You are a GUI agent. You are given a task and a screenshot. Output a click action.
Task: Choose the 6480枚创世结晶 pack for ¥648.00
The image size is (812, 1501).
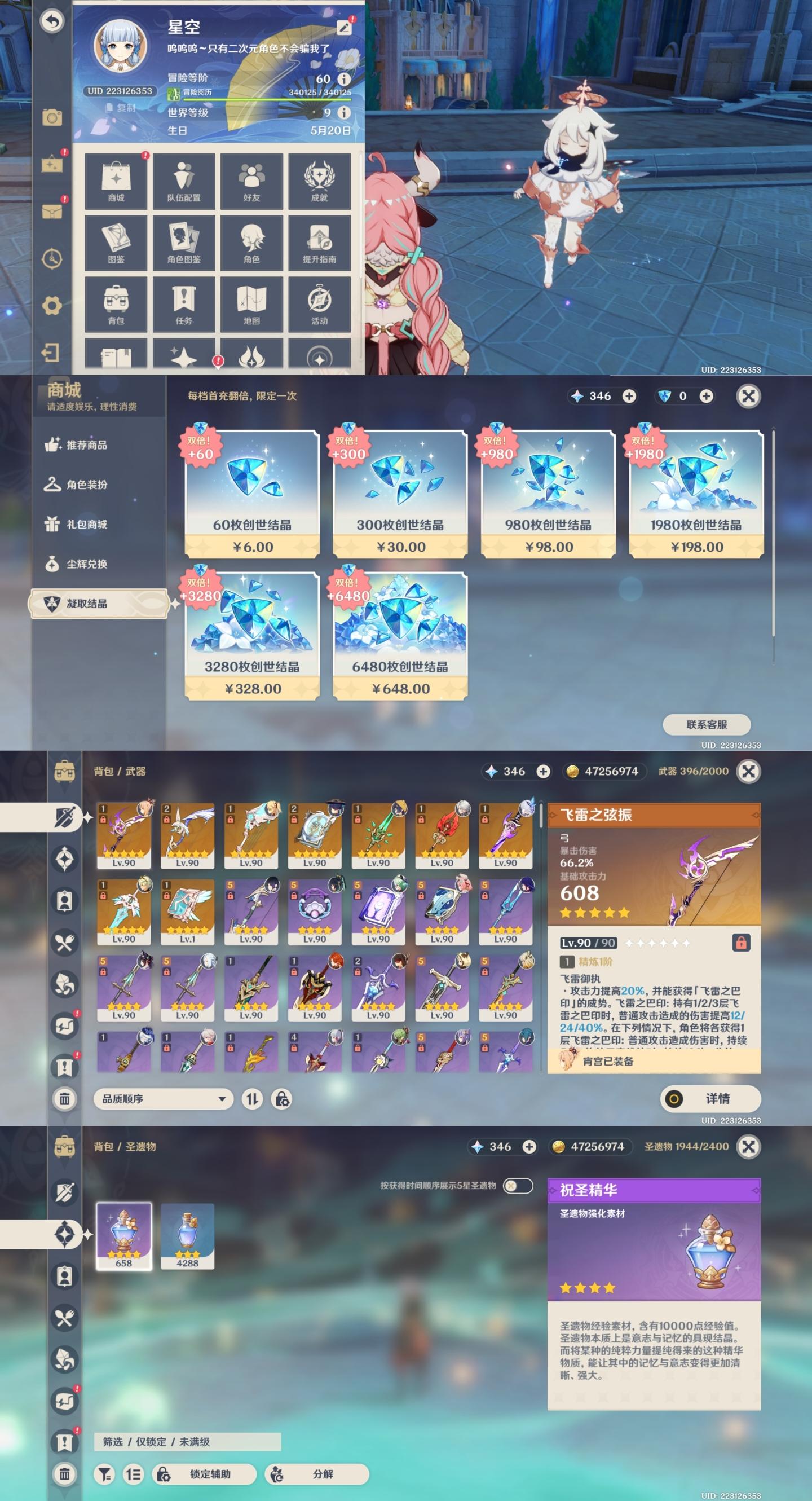pos(400,636)
